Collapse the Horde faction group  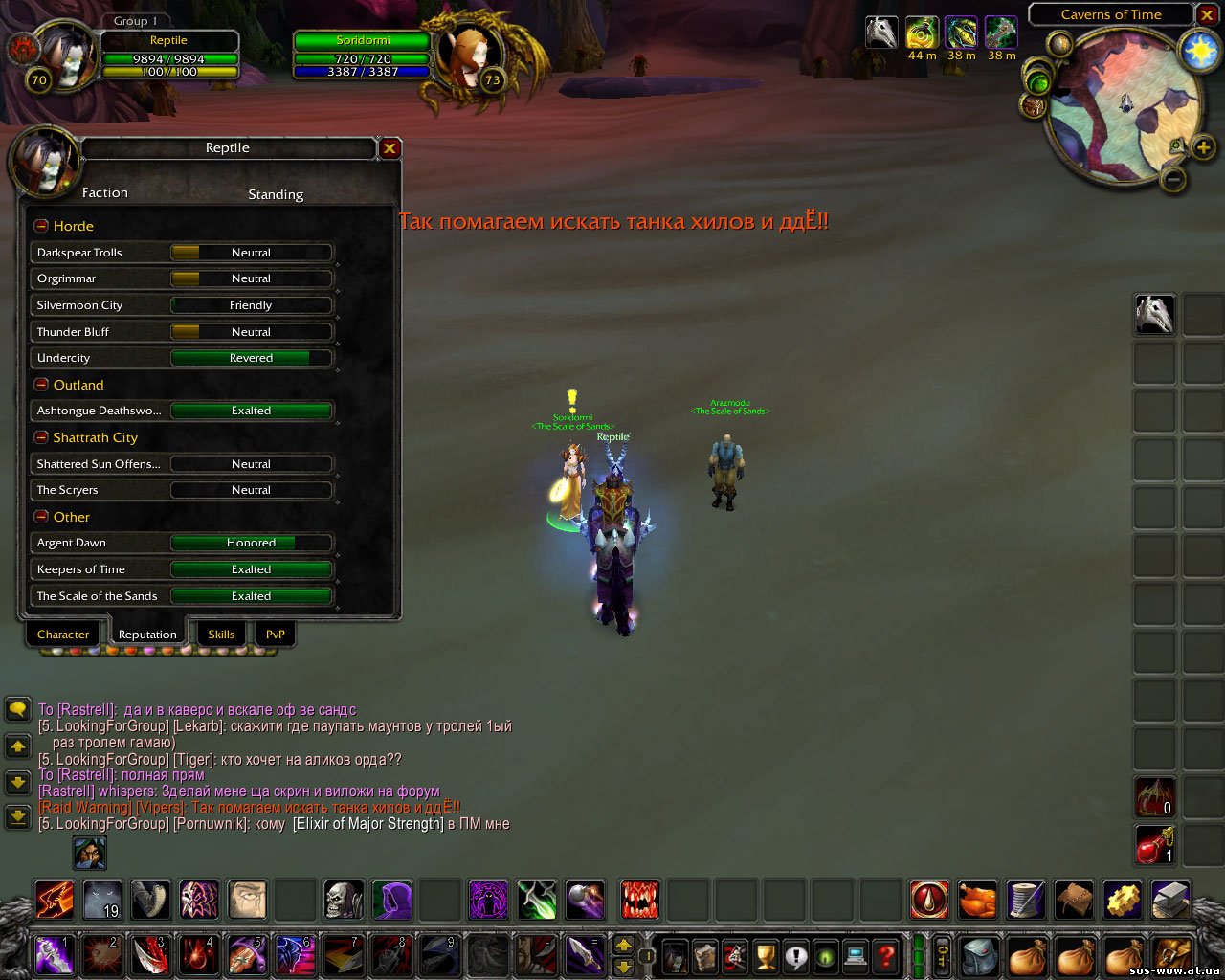41,226
